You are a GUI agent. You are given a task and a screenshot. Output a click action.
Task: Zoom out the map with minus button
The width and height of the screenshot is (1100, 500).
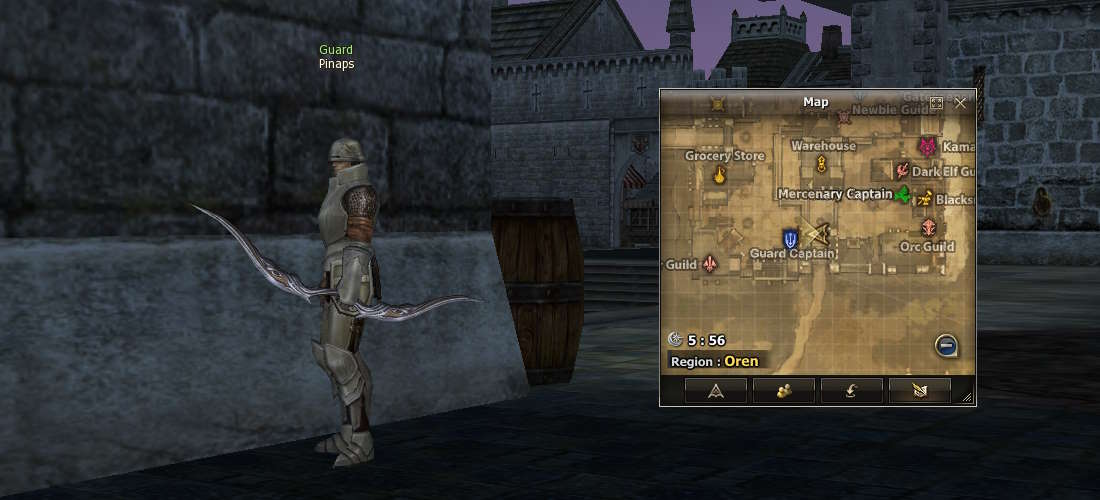point(947,346)
